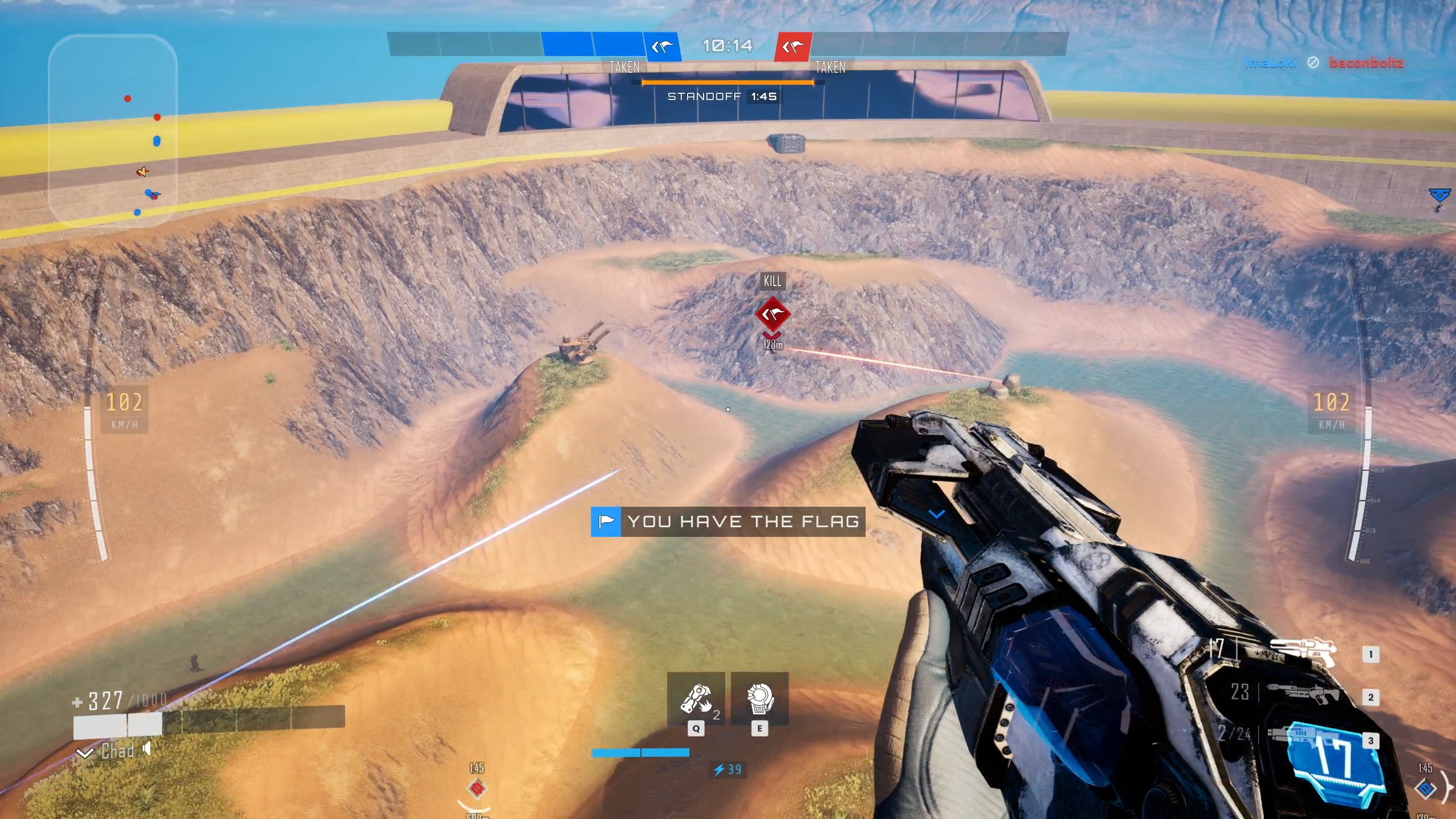Click the blue flag notification icon

tap(606, 522)
